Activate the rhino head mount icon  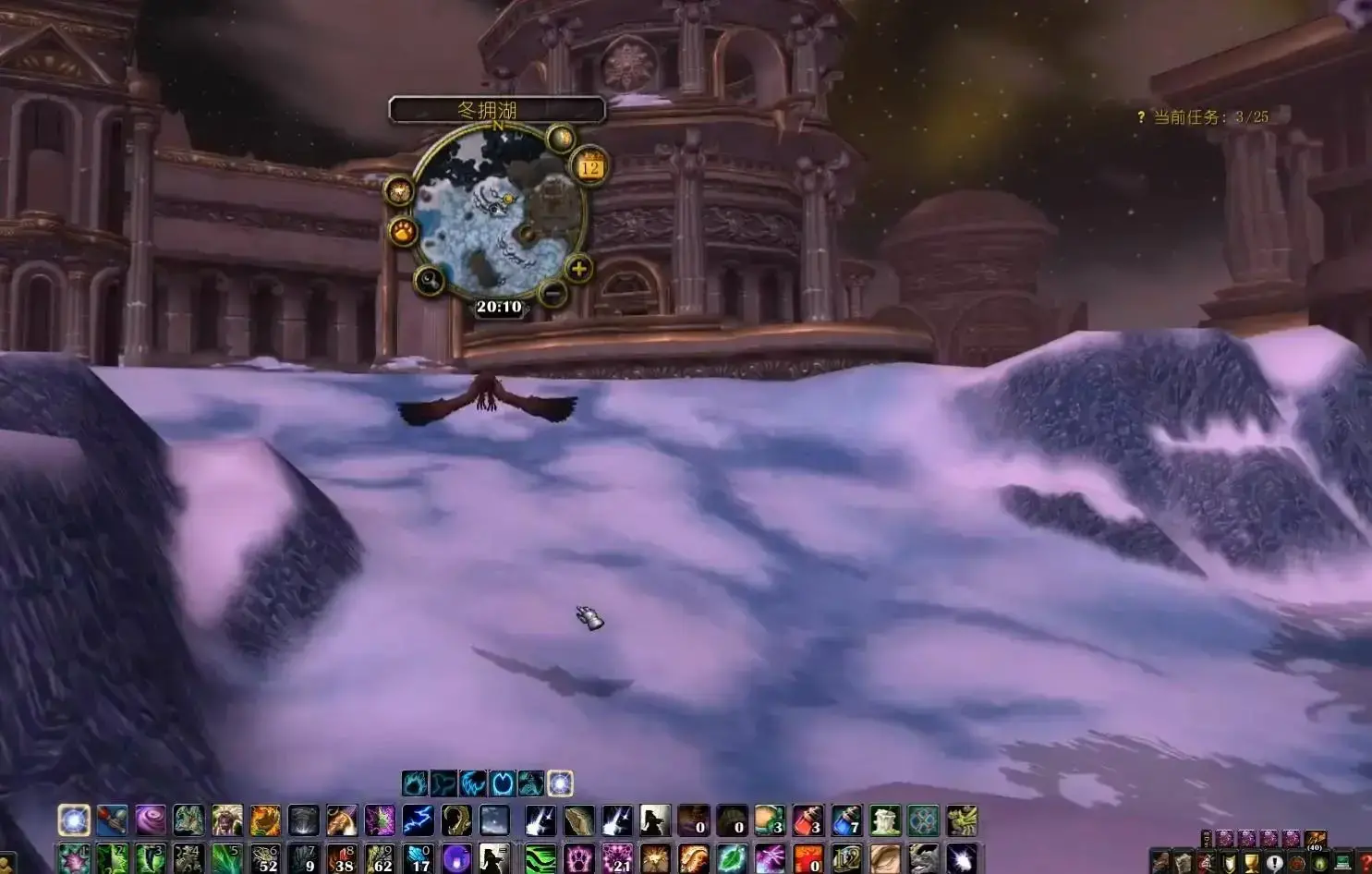click(x=922, y=858)
